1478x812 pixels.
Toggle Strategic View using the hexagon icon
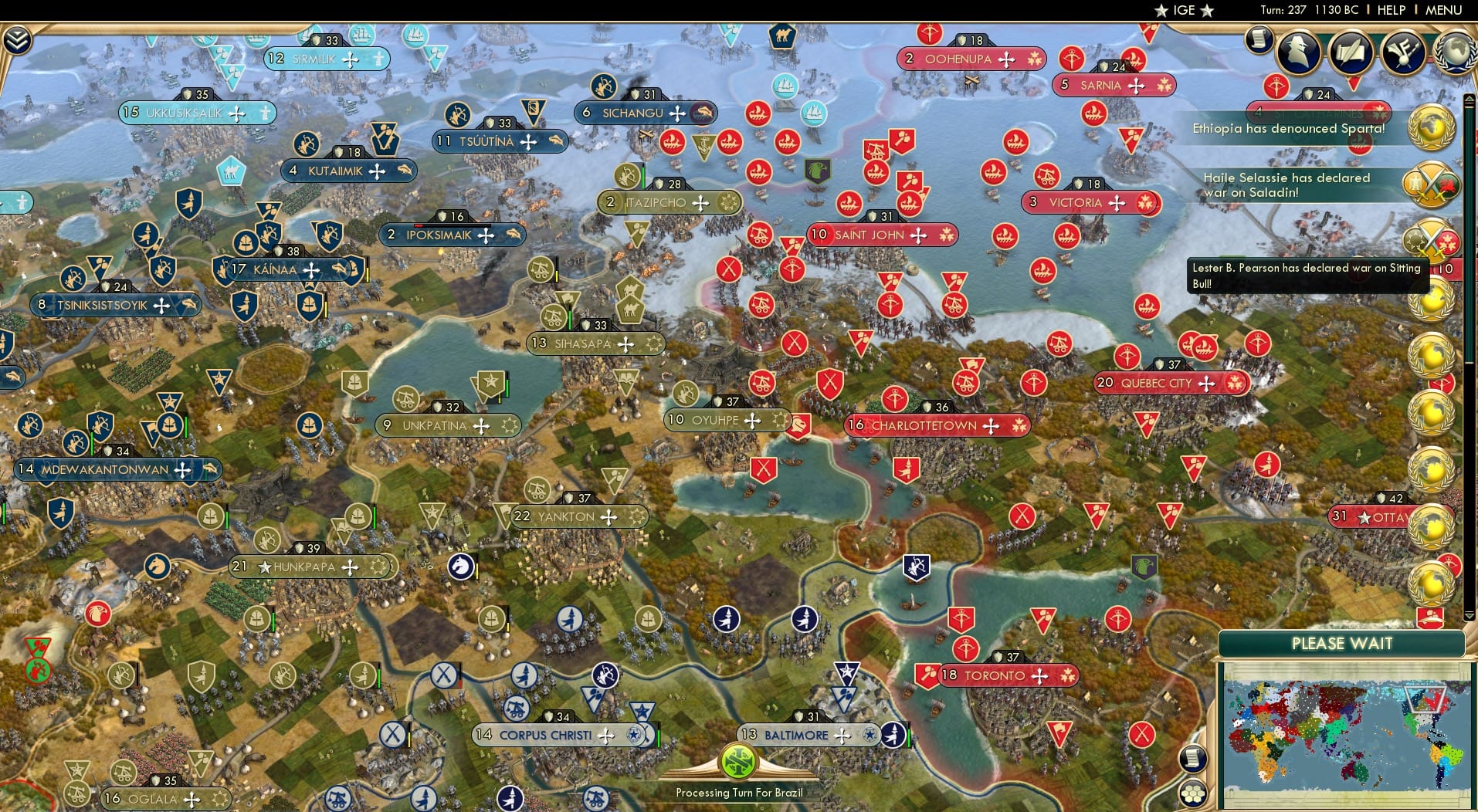tap(1192, 793)
